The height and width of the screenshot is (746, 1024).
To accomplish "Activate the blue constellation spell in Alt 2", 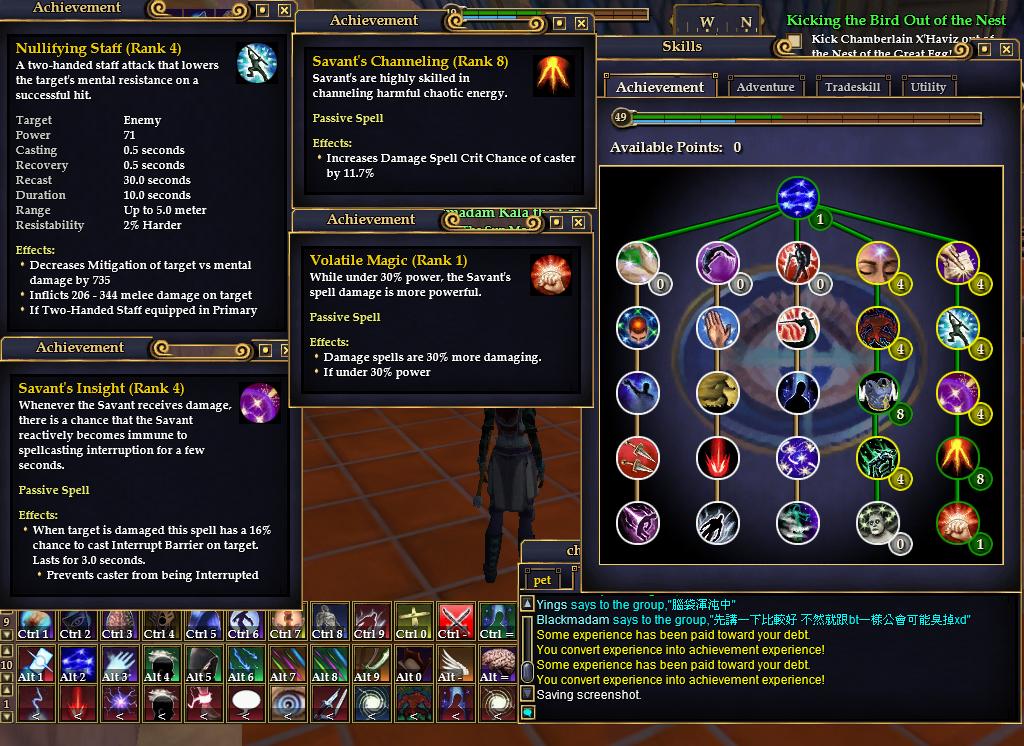I will click(75, 662).
